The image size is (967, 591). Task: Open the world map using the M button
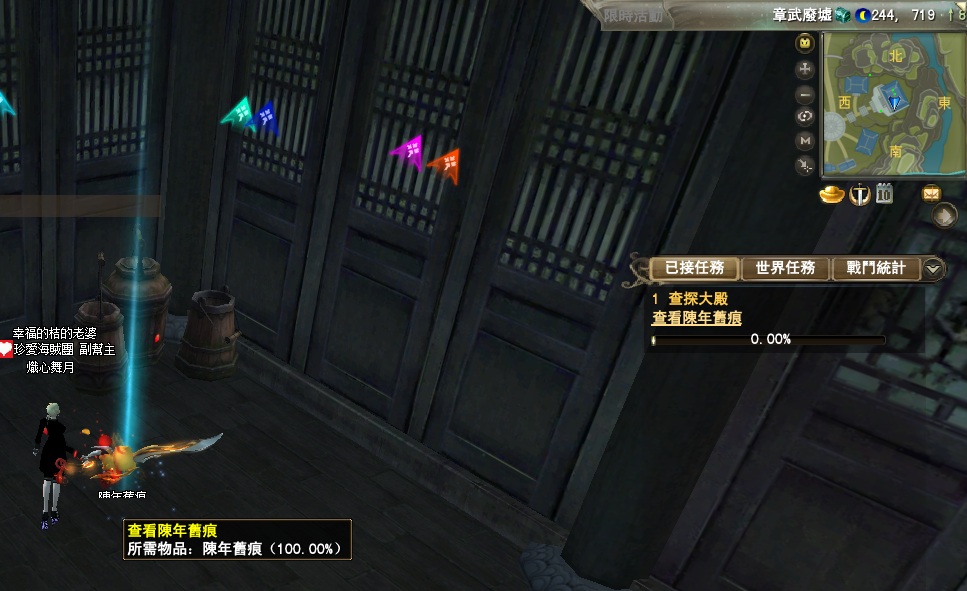805,141
